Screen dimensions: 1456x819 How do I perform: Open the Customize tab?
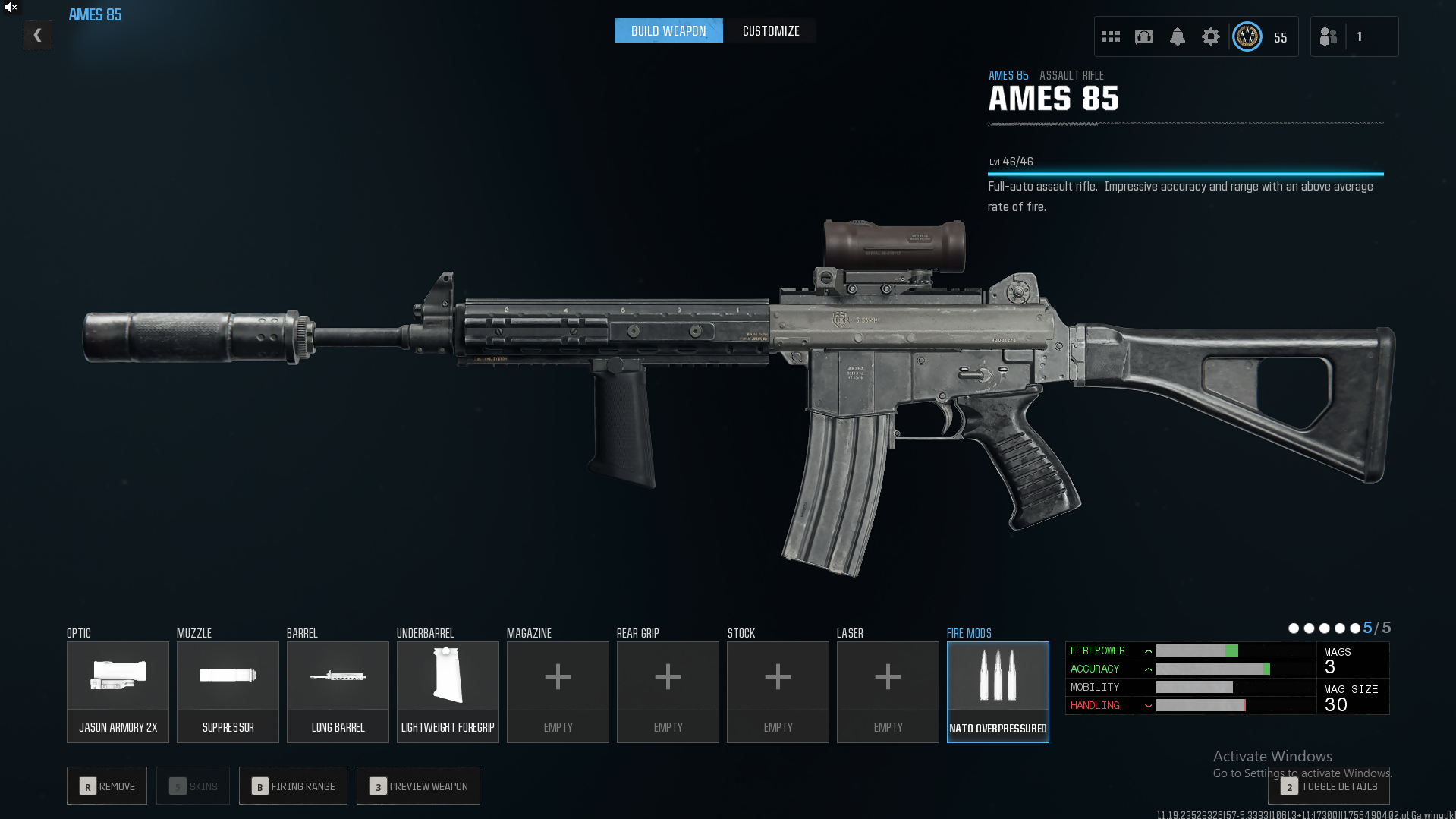(x=770, y=31)
